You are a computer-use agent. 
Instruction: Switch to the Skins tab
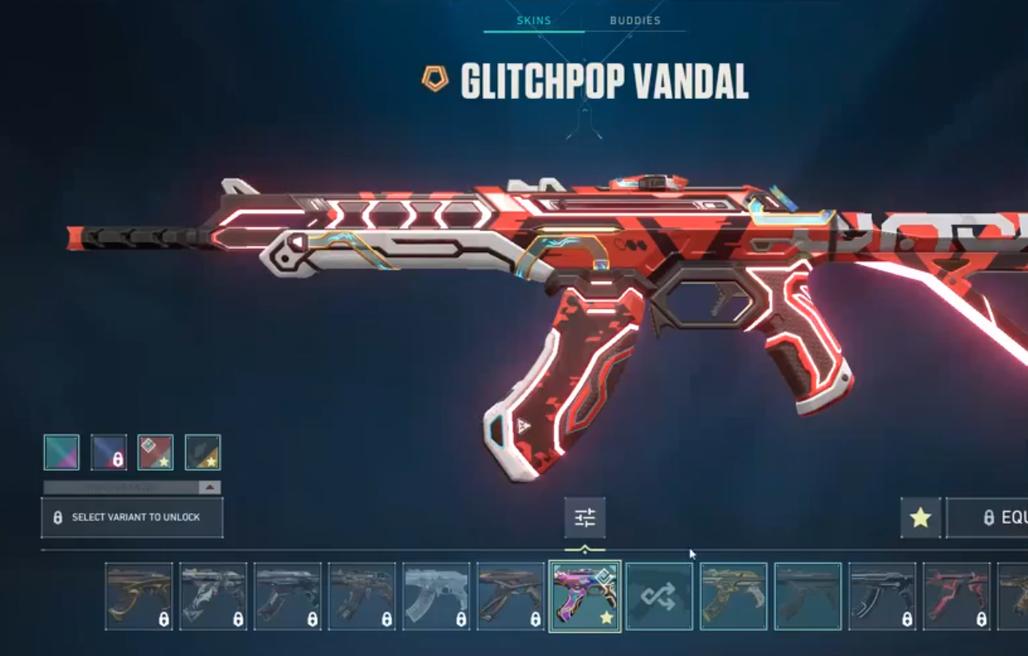coord(533,20)
